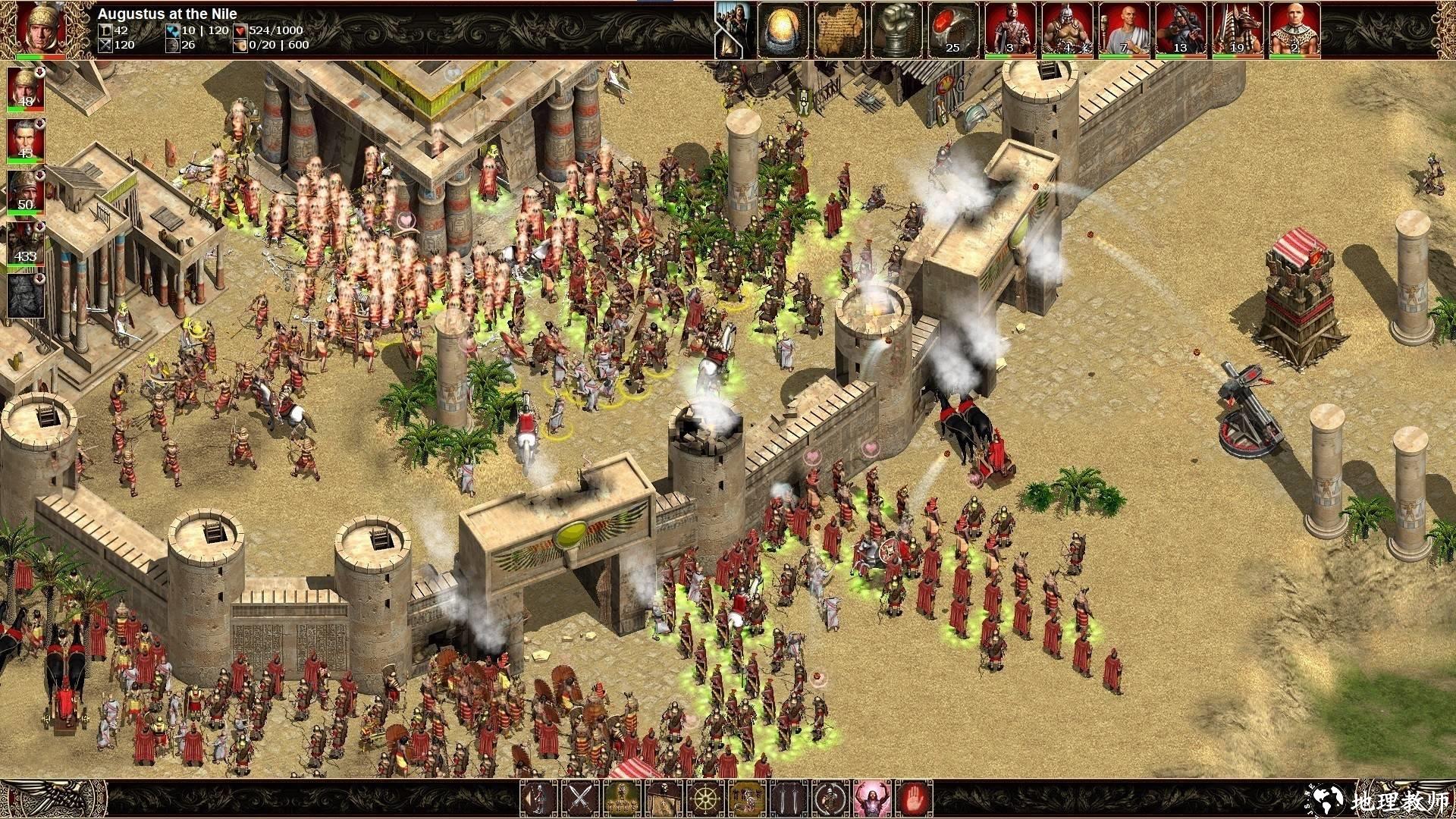
Task: Select the legionary unit type showing 3
Action: tap(1010, 30)
